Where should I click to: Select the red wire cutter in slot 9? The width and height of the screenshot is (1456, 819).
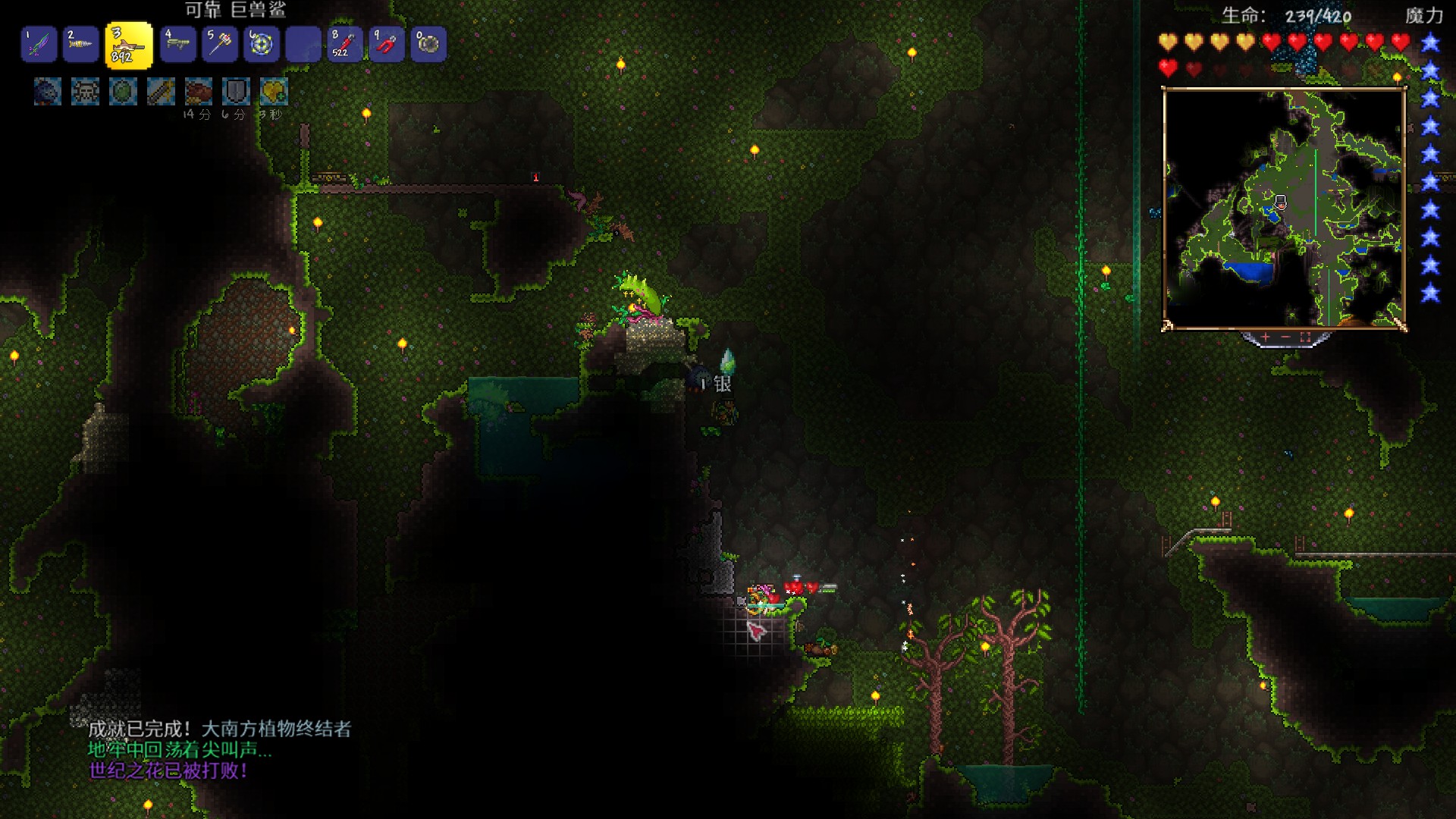click(x=387, y=45)
